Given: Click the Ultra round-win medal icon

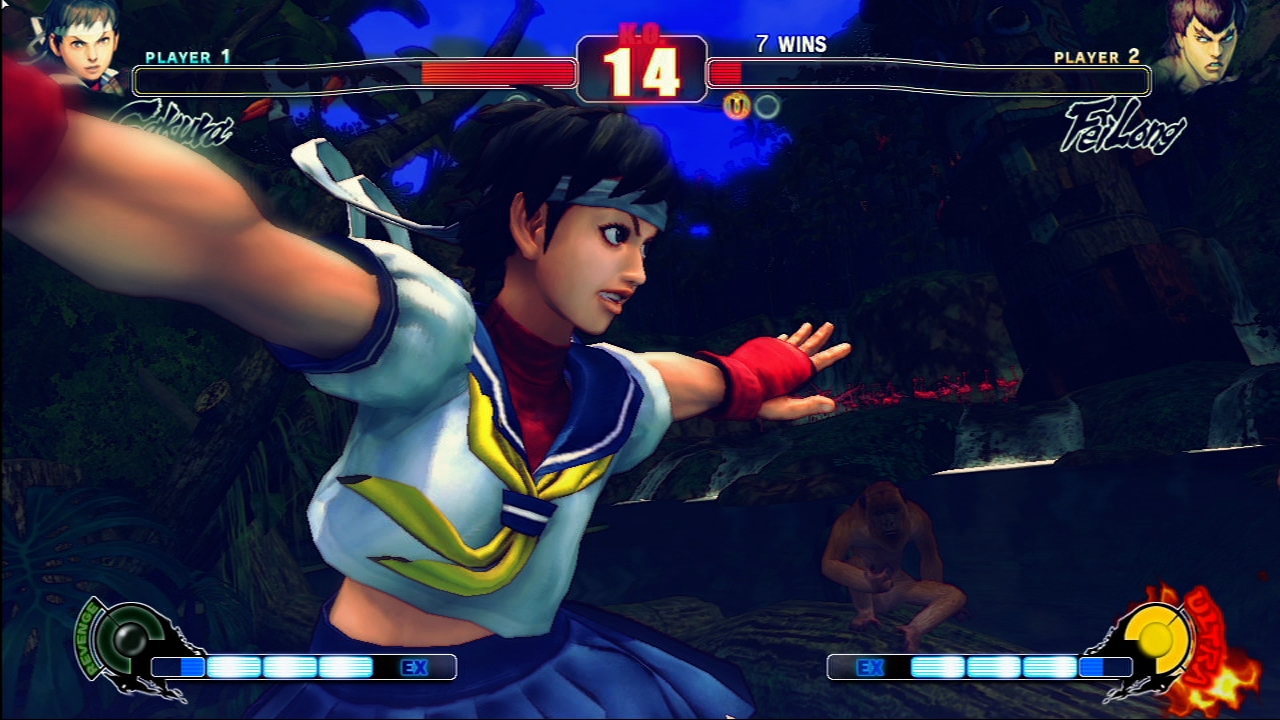Looking at the screenshot, I should (737, 106).
